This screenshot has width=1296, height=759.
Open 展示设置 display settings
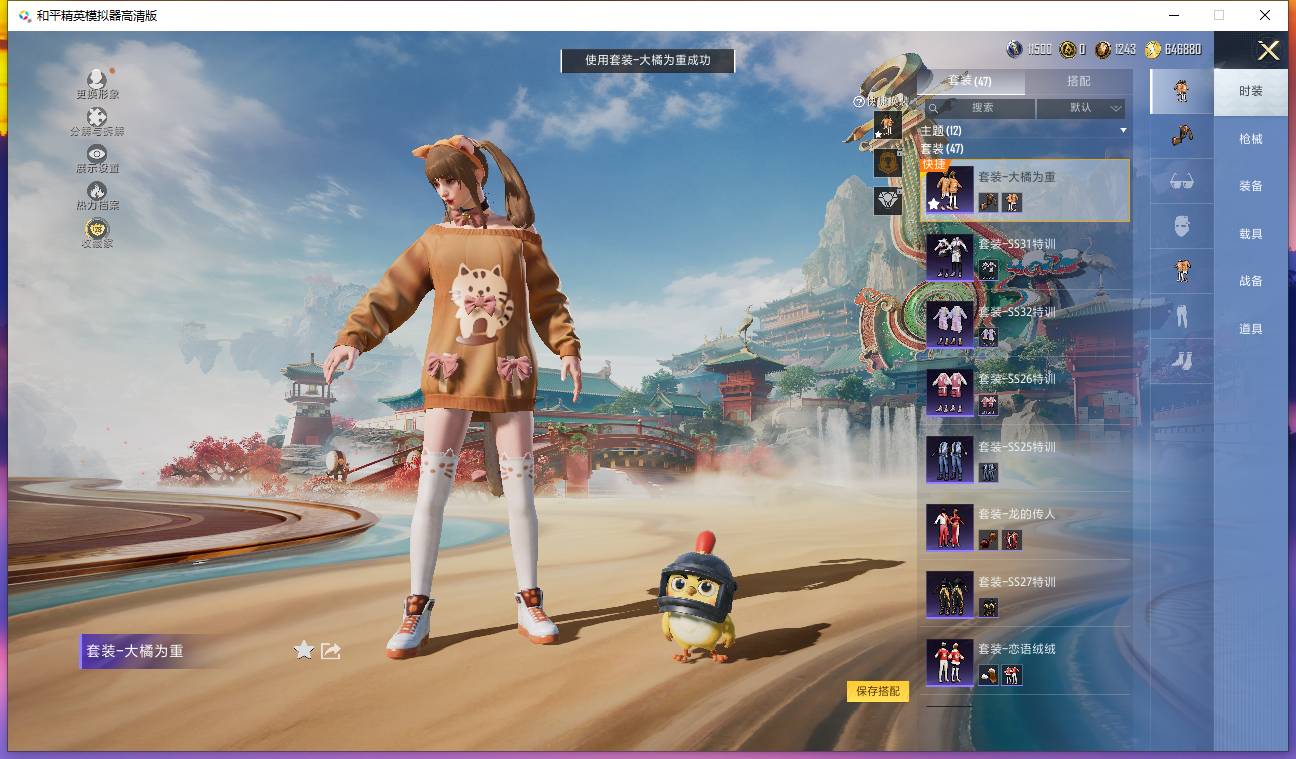pyautogui.click(x=97, y=158)
